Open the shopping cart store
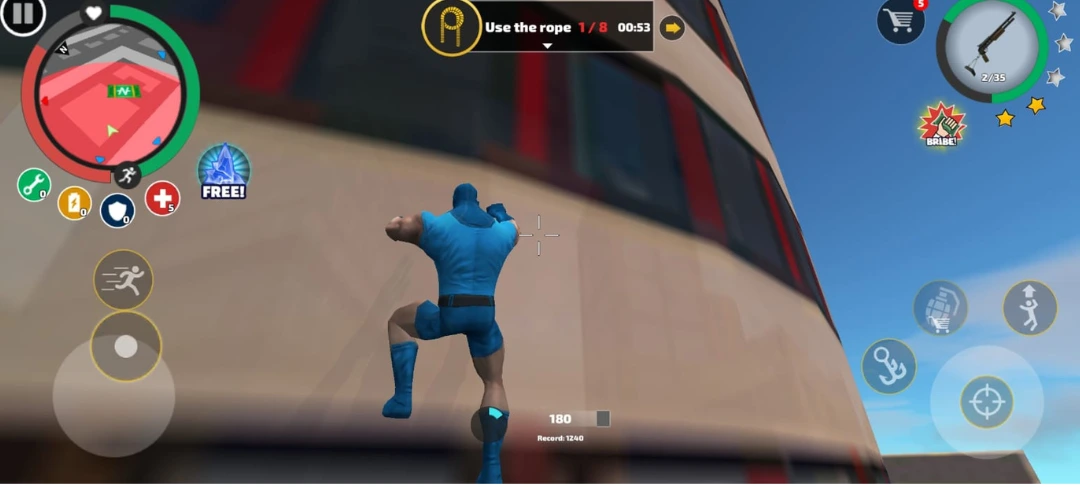Screen dimensions: 1080x487 (x=900, y=22)
